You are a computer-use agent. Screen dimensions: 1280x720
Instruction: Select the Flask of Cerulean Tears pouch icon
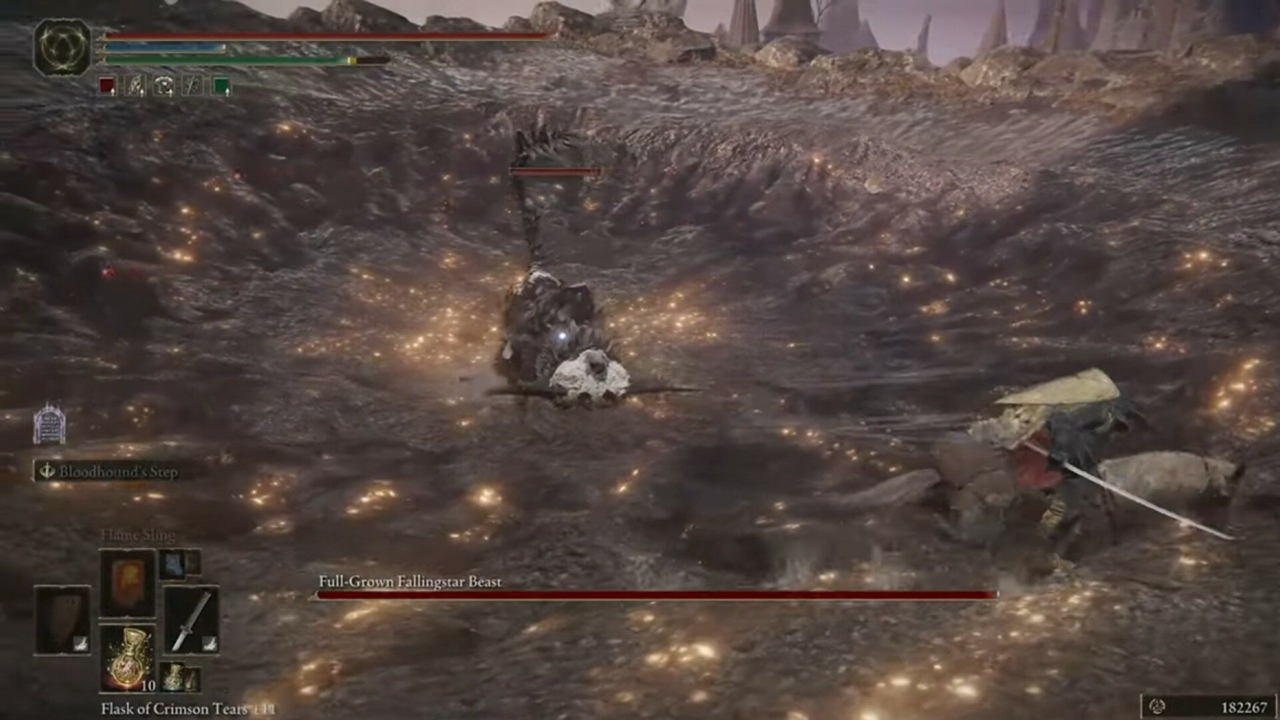pyautogui.click(x=170, y=678)
